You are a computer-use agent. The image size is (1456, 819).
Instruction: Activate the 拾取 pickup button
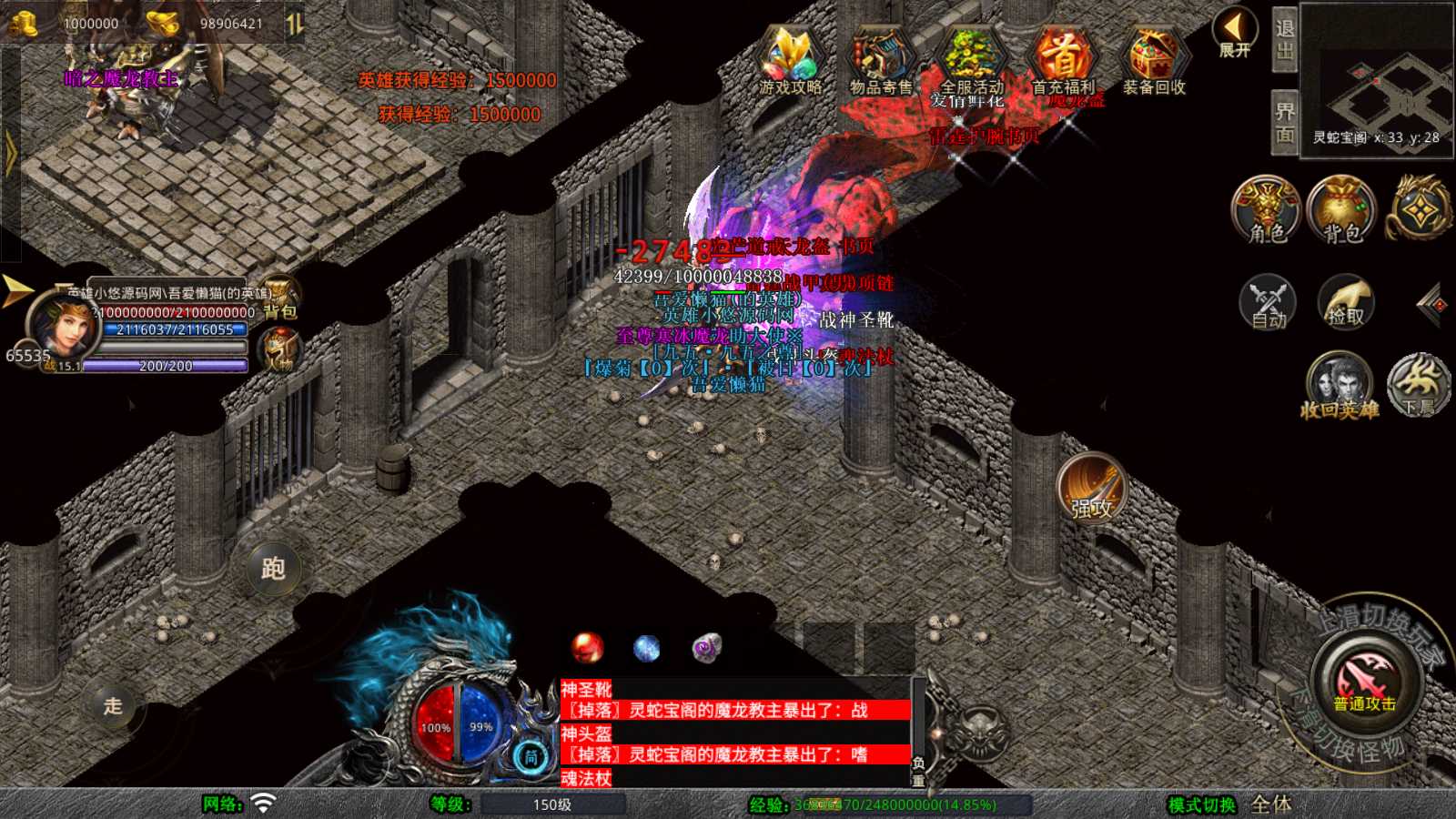1346,301
